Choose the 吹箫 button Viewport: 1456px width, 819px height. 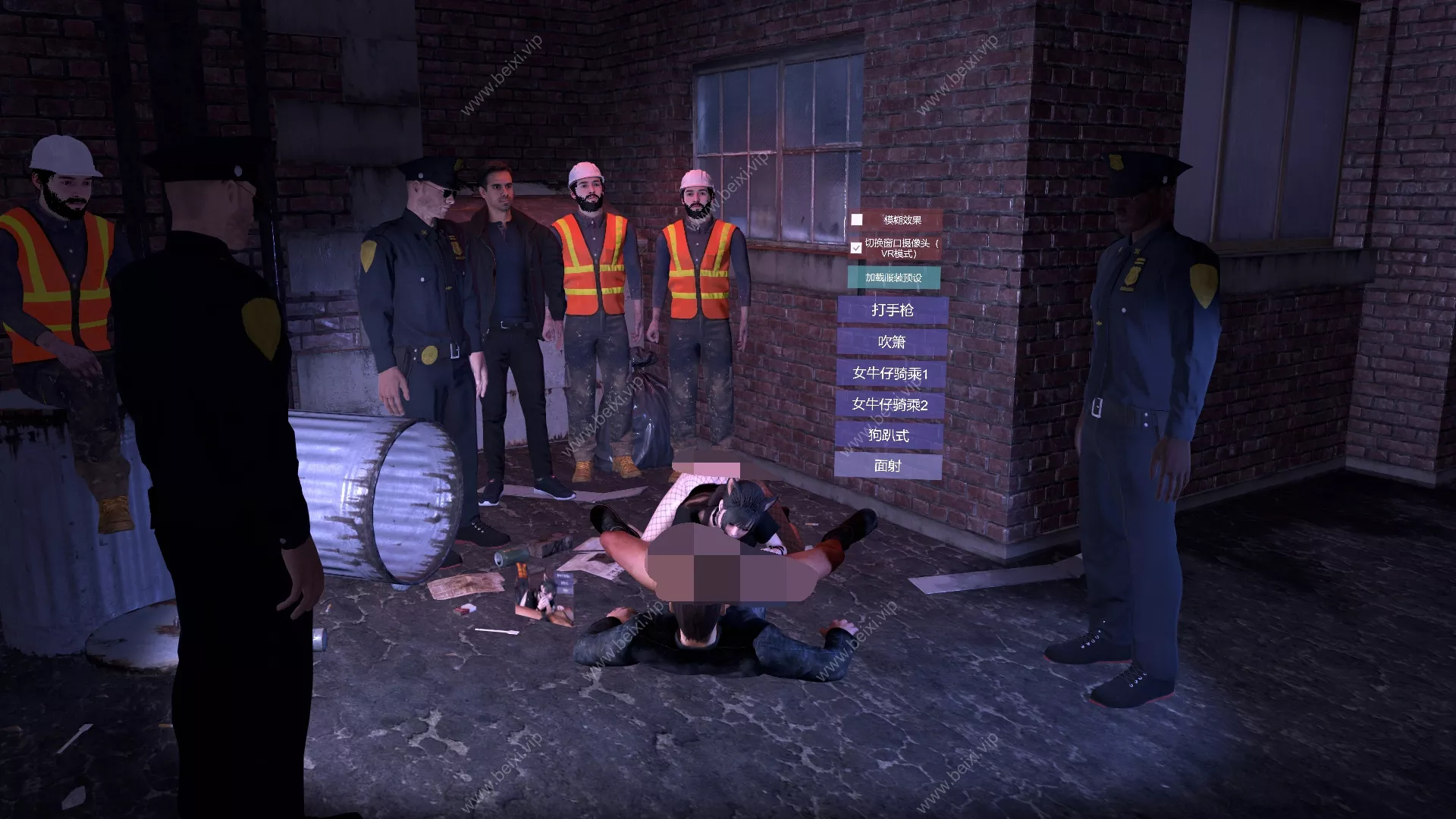[892, 342]
